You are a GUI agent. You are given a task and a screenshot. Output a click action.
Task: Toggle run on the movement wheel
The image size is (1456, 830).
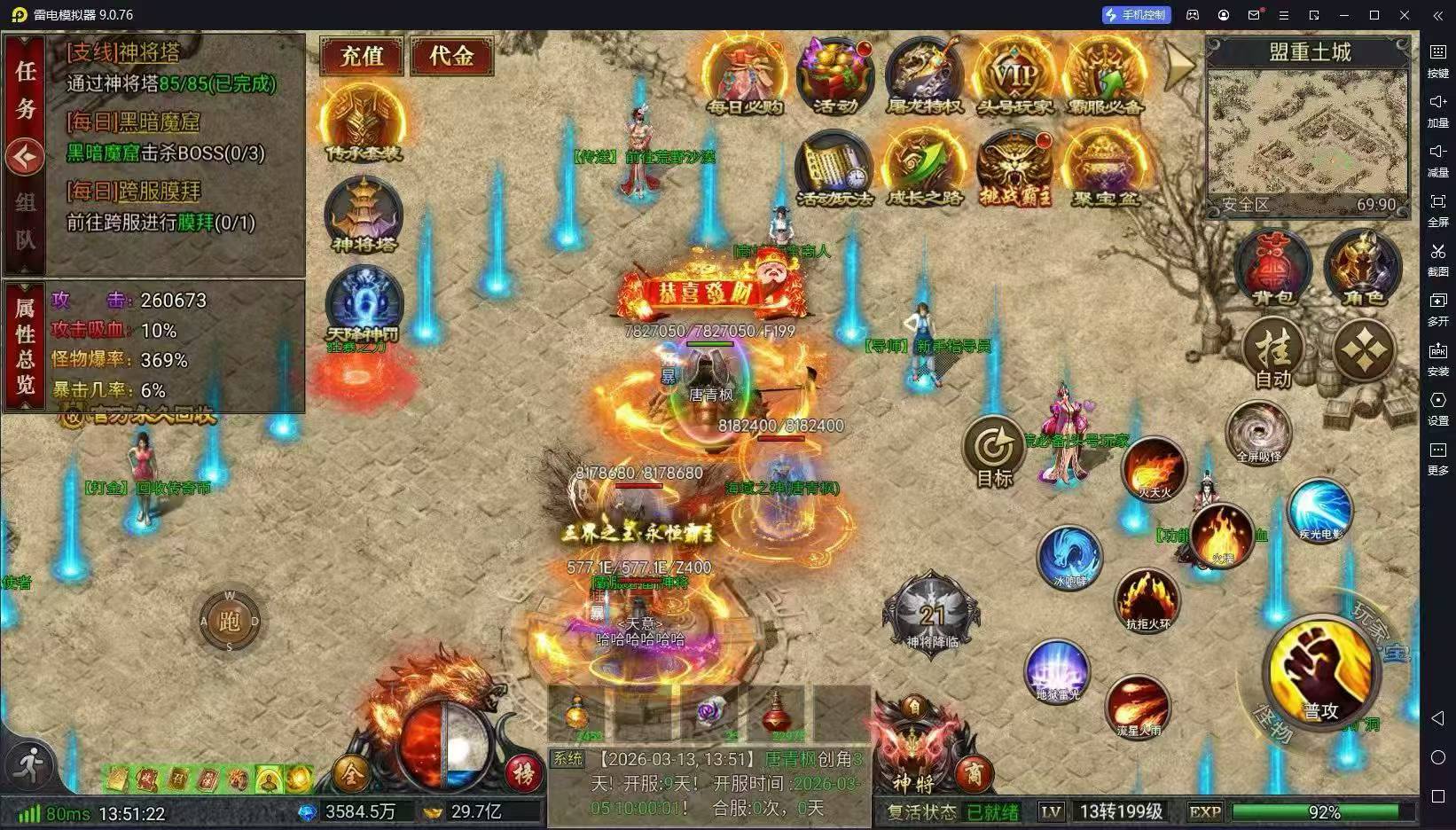click(x=229, y=620)
